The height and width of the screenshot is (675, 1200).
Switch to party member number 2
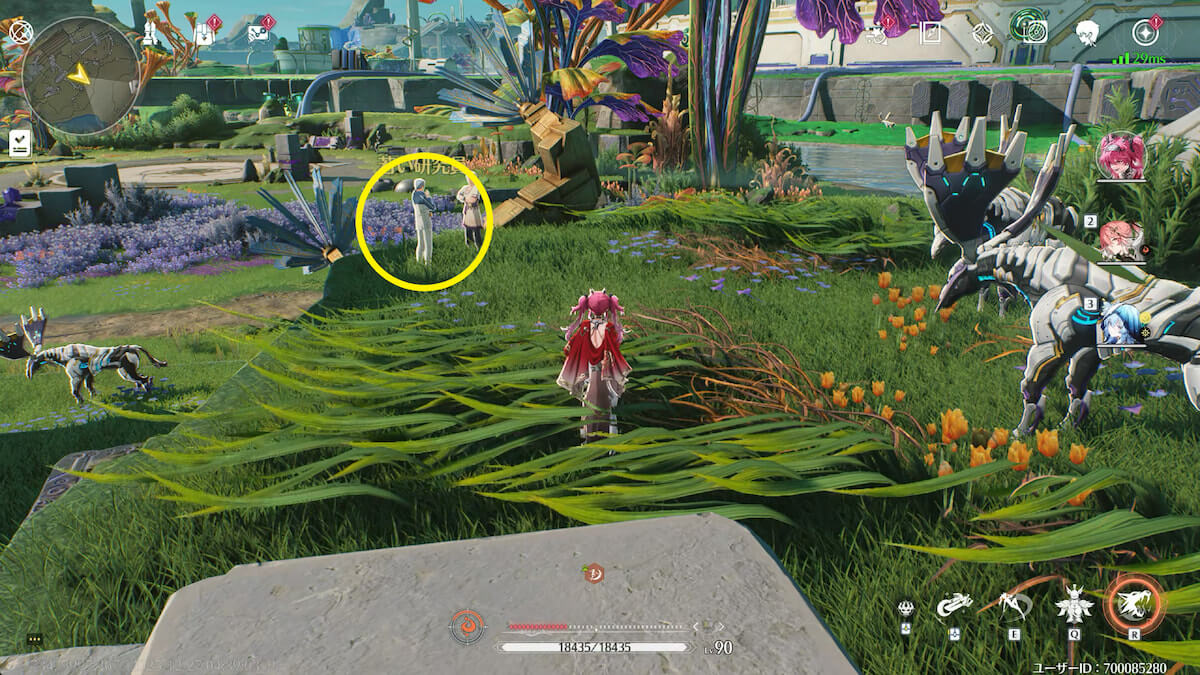[x=1121, y=240]
